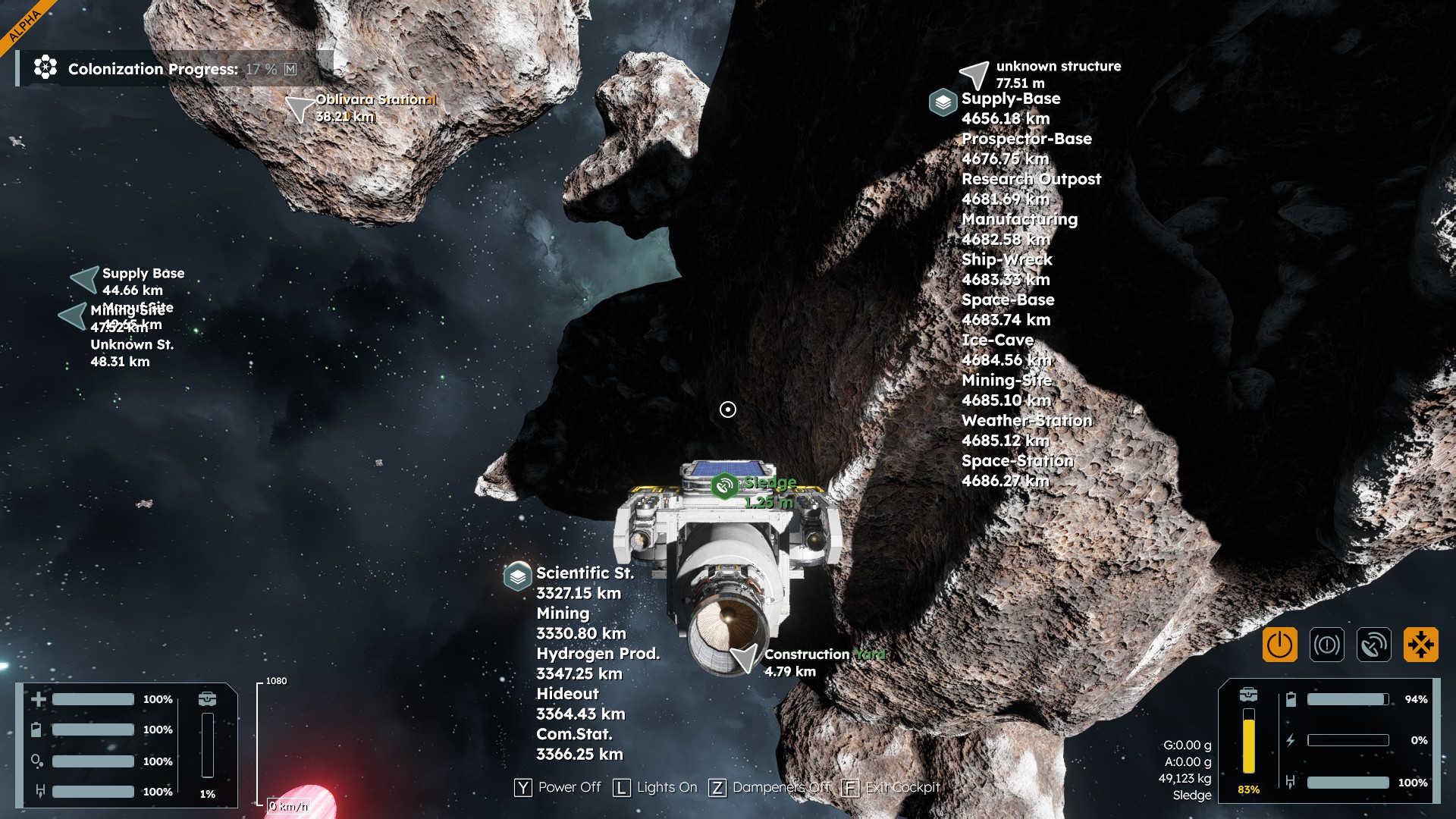Select the Oblivara Station waypoint marker
Viewport: 1456px width, 819px height.
tap(300, 108)
